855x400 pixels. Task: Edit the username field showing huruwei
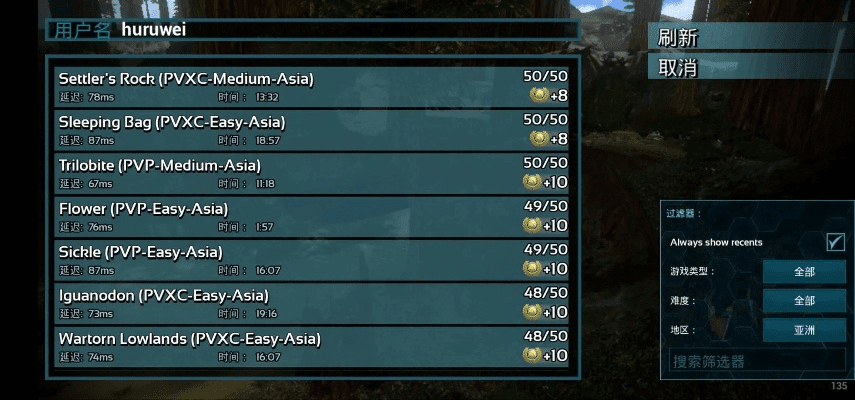(x=340, y=30)
